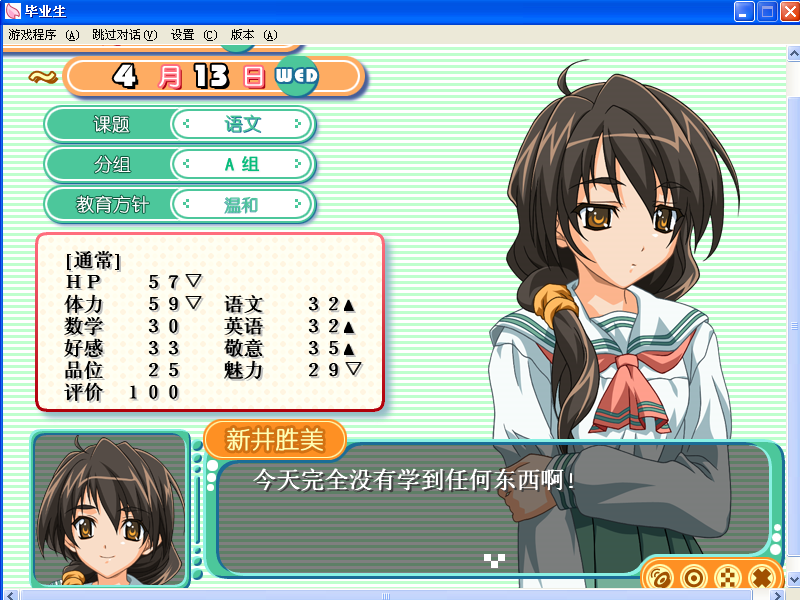This screenshot has height=600, width=800.
Task: Click the right arrow on the 课题 selector
Action: 297,125
